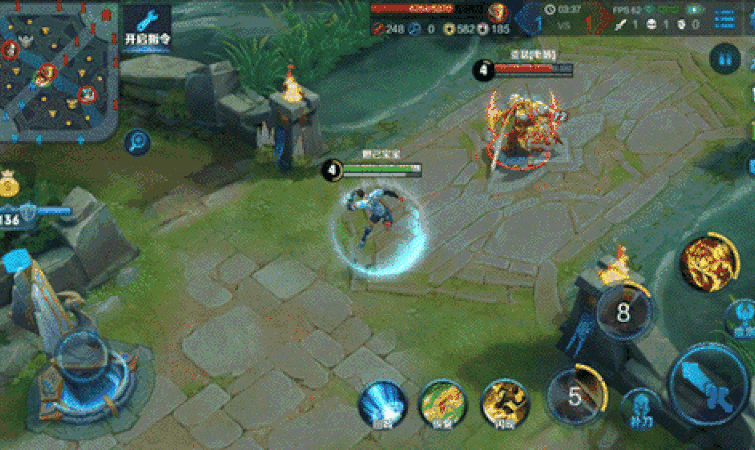This screenshot has width=755, height=450.
Task: Select the enemy hero portrait in top bar
Action: coord(499,13)
